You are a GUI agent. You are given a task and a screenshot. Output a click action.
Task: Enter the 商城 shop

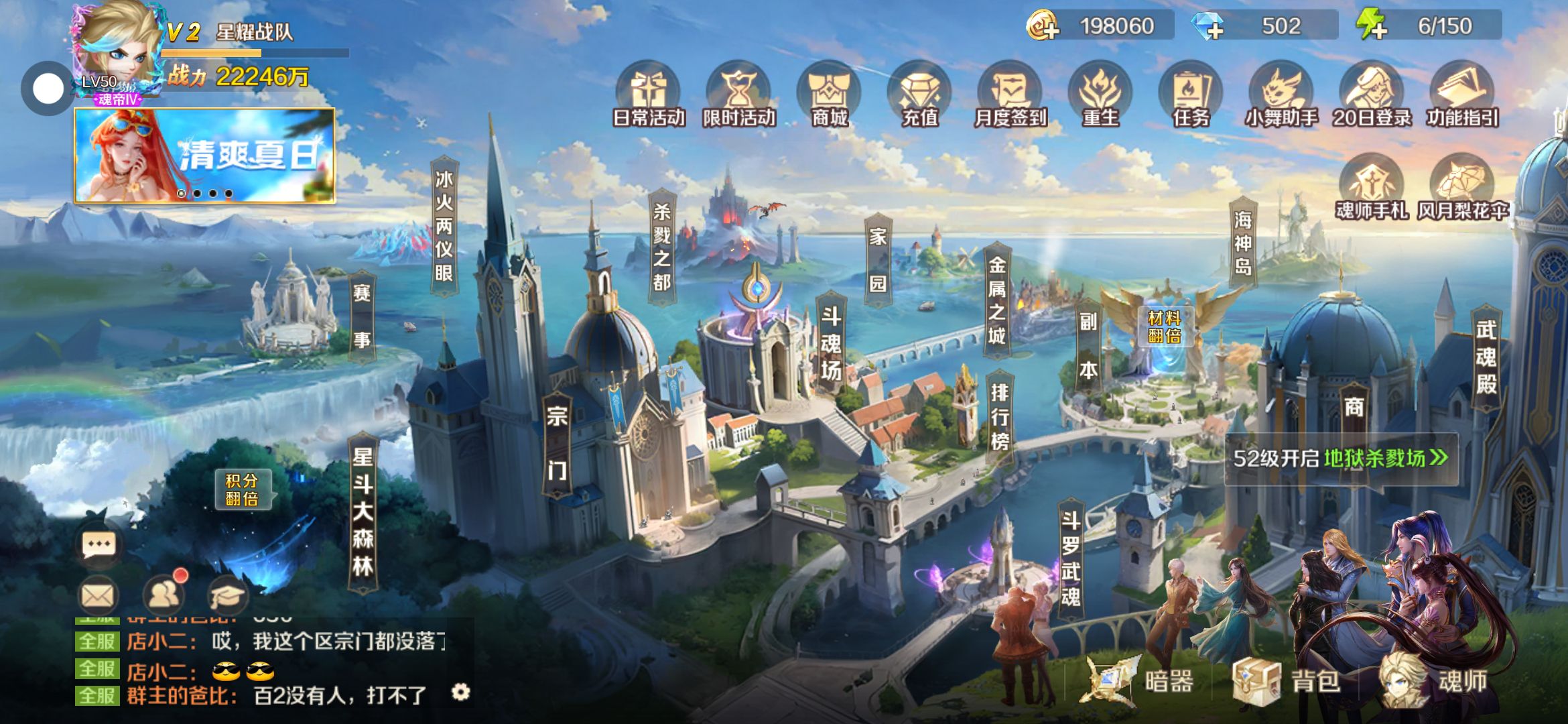(x=830, y=95)
